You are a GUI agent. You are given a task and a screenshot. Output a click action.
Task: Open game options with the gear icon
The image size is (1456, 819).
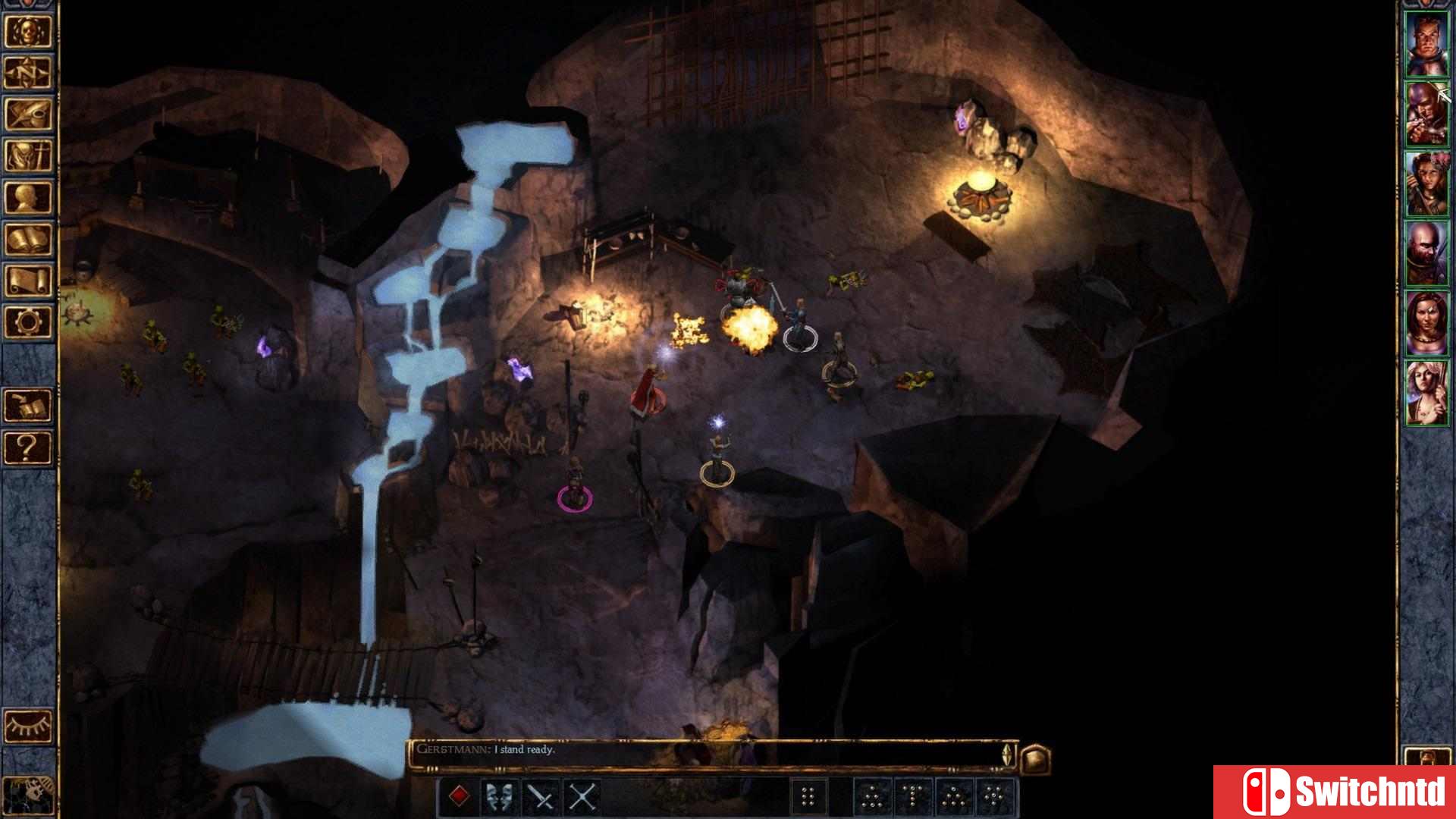28,319
